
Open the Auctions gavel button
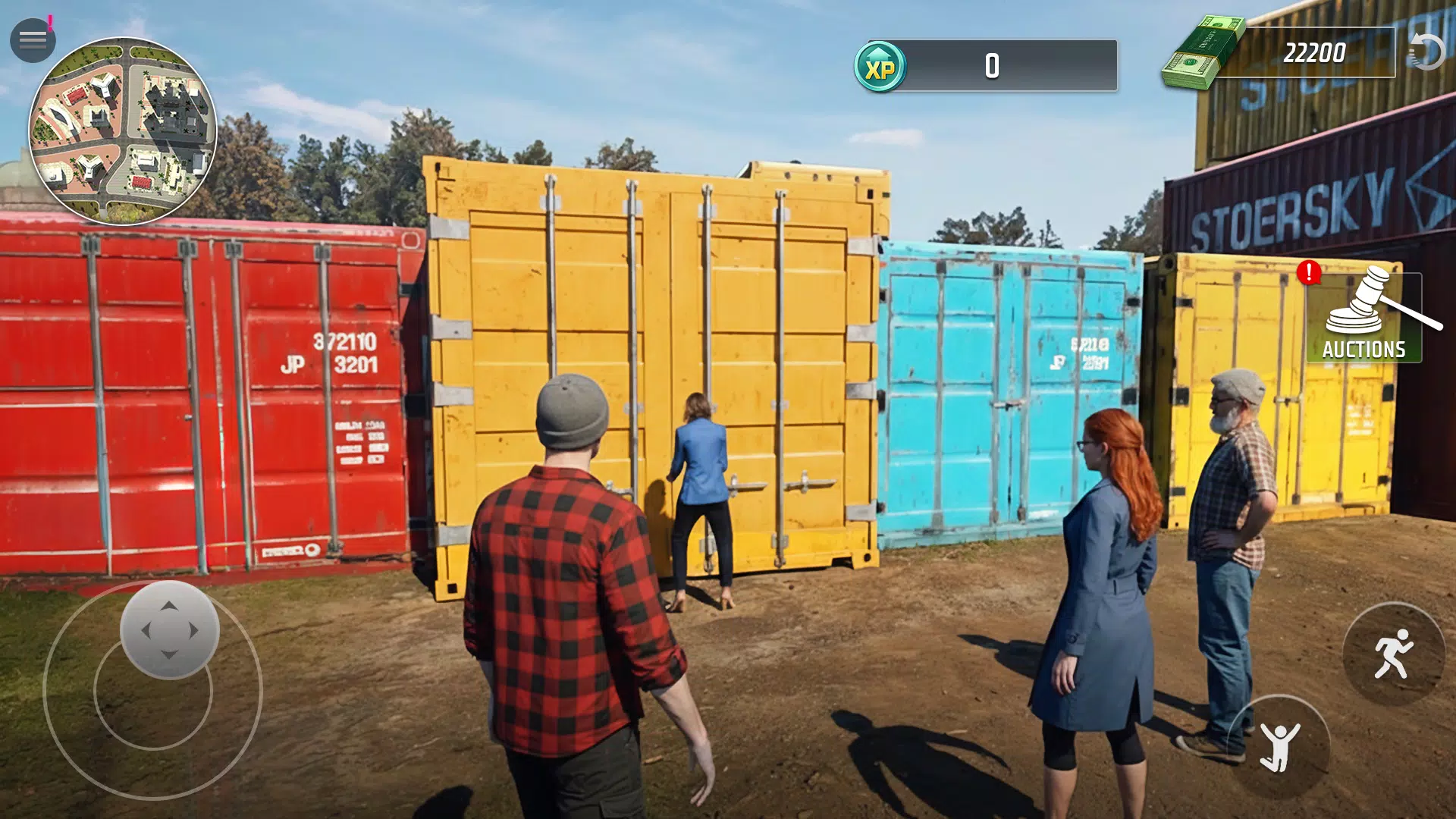tap(1364, 318)
